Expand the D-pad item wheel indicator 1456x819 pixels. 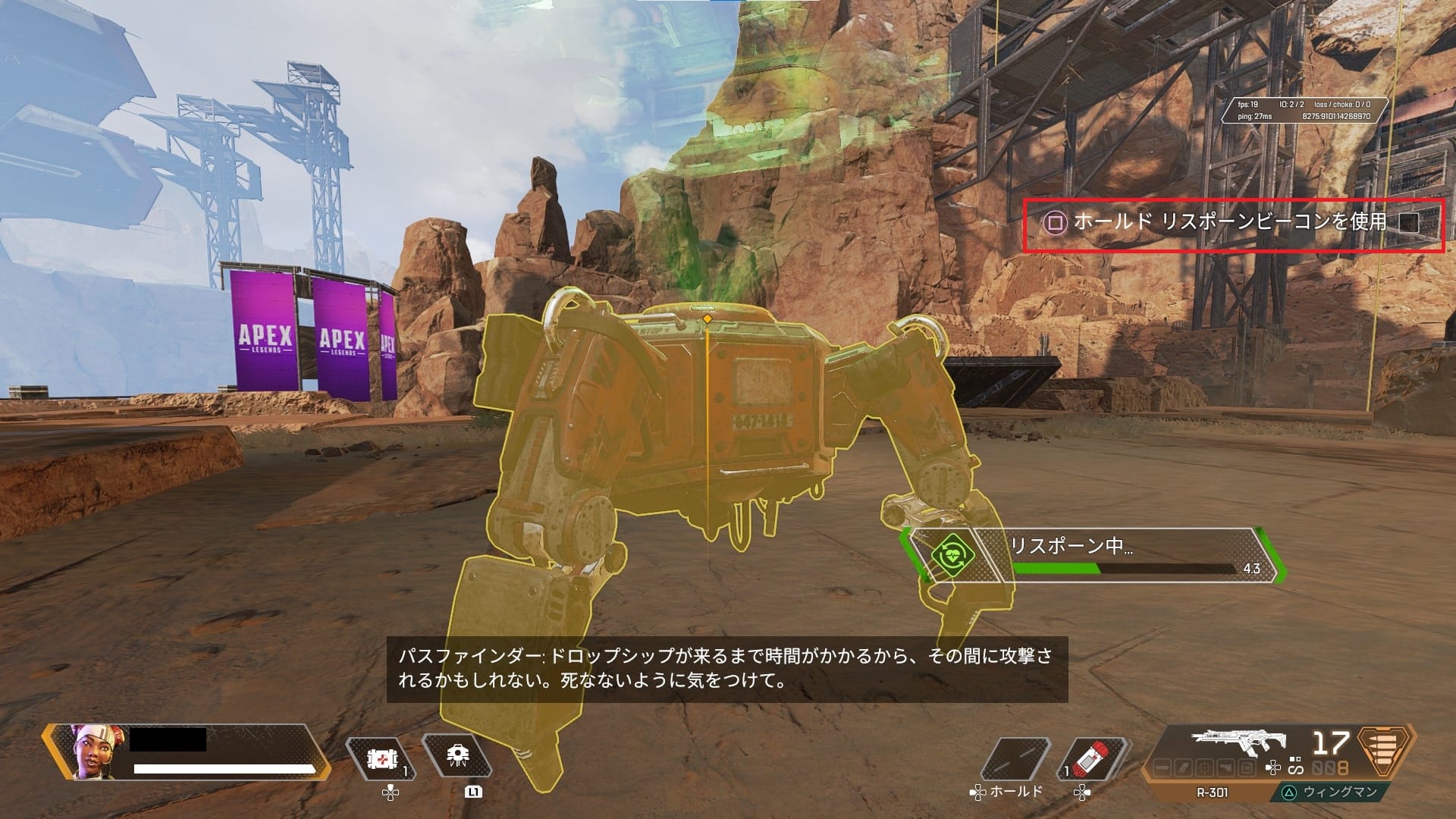pyautogui.click(x=1272, y=767)
